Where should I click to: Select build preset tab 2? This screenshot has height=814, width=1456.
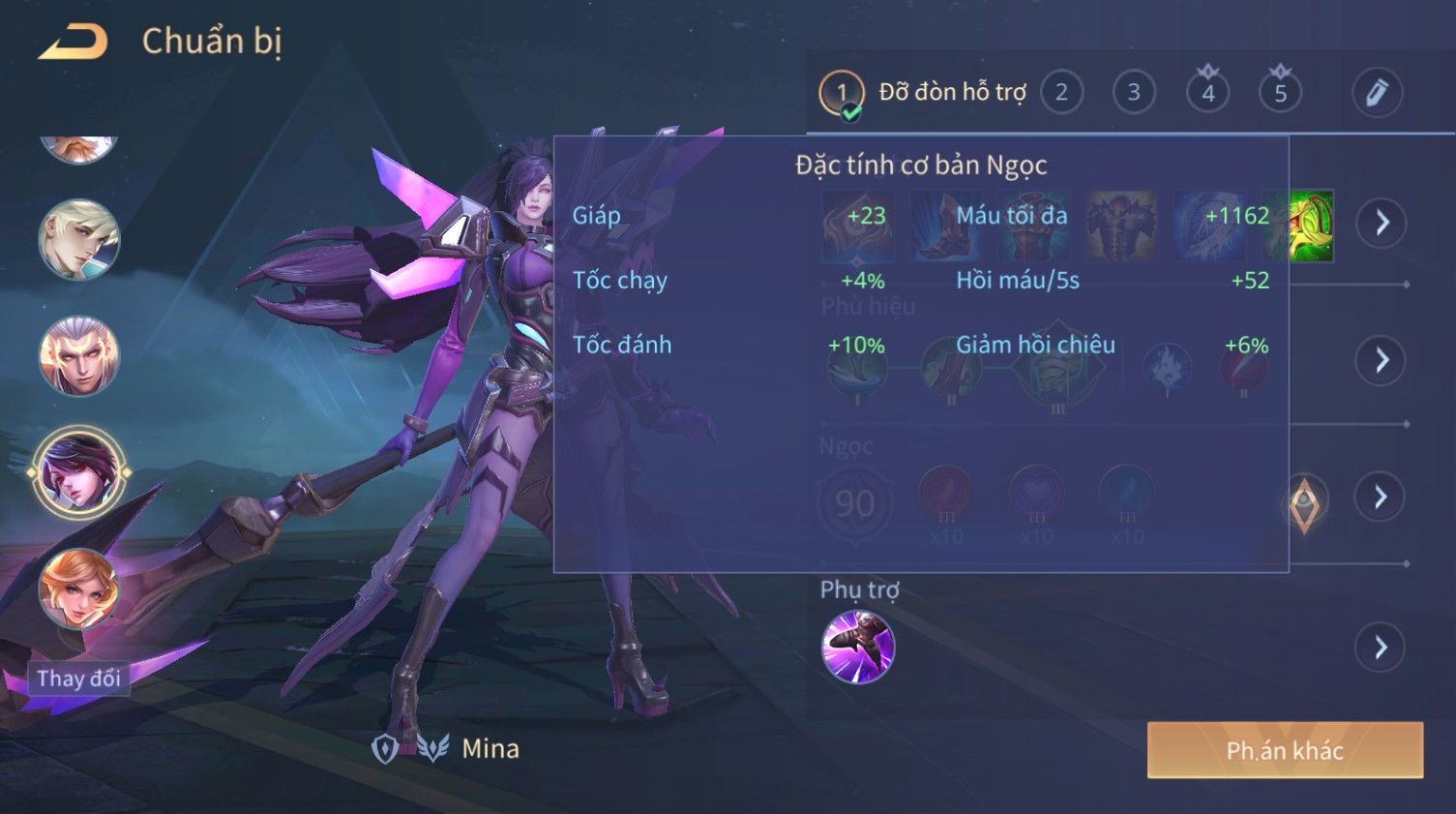[x=1061, y=93]
